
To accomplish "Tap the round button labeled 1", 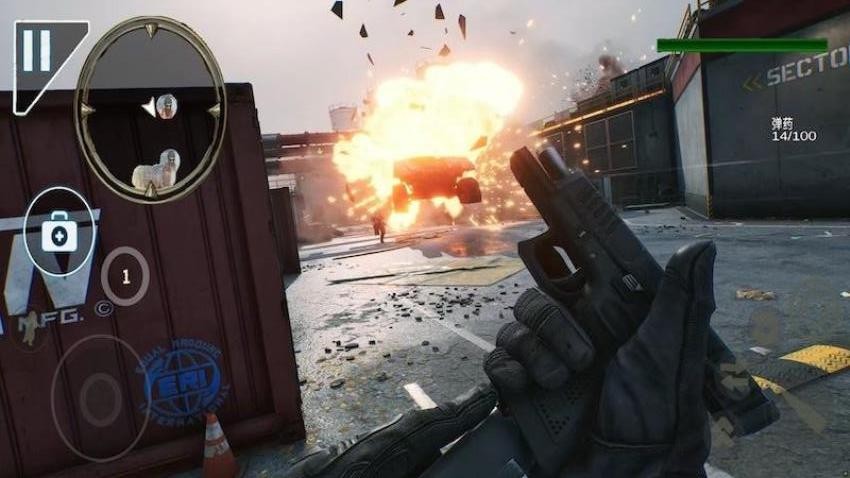I will 125,275.
